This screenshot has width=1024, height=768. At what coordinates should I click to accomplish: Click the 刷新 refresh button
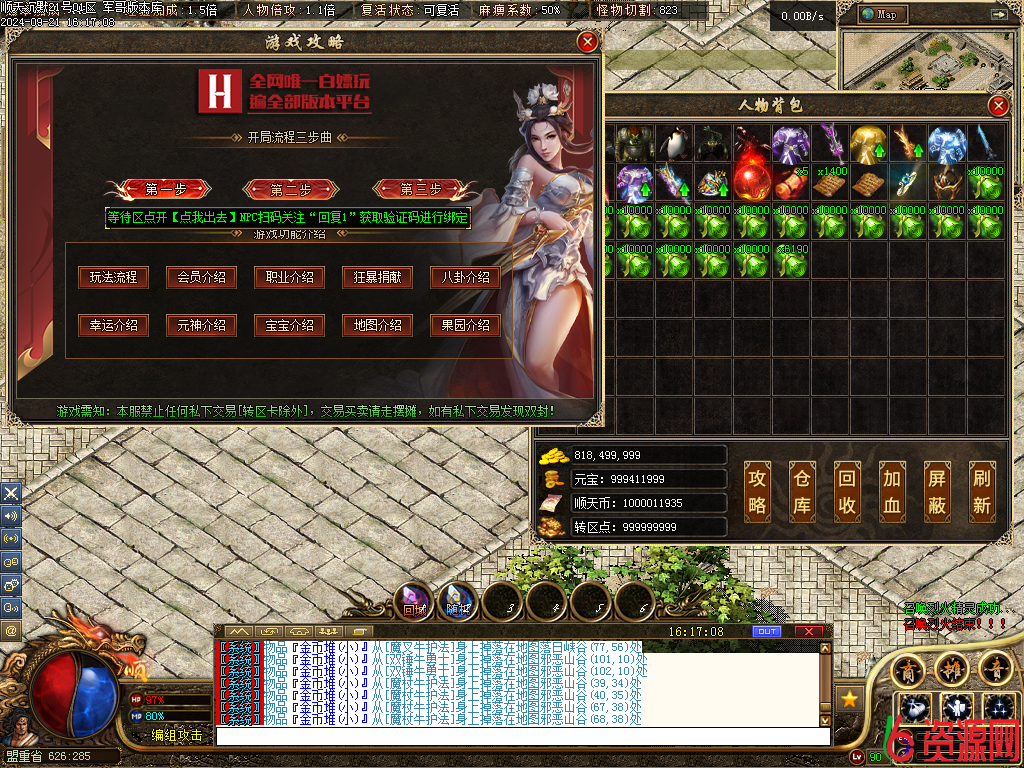tap(982, 491)
